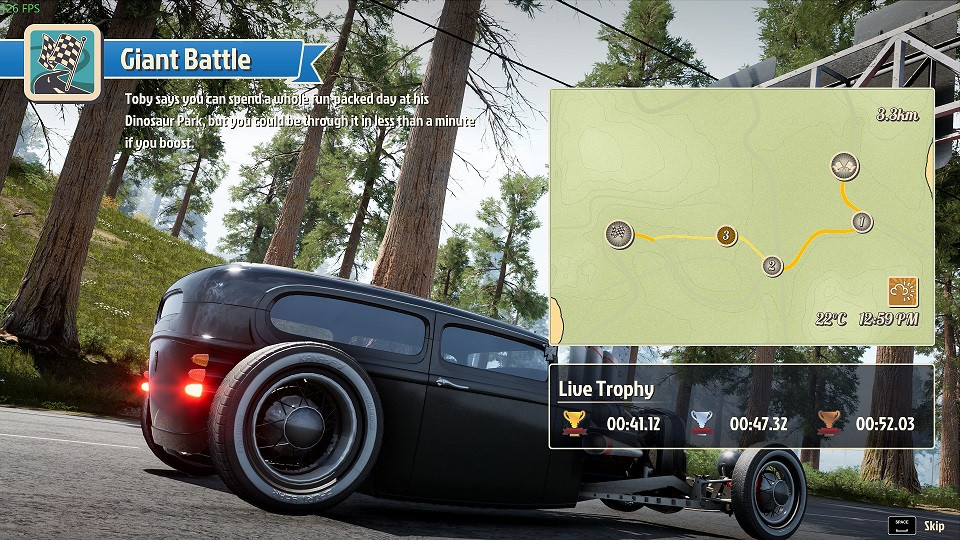Click the crossed-flags start marker on map

[x=844, y=166]
